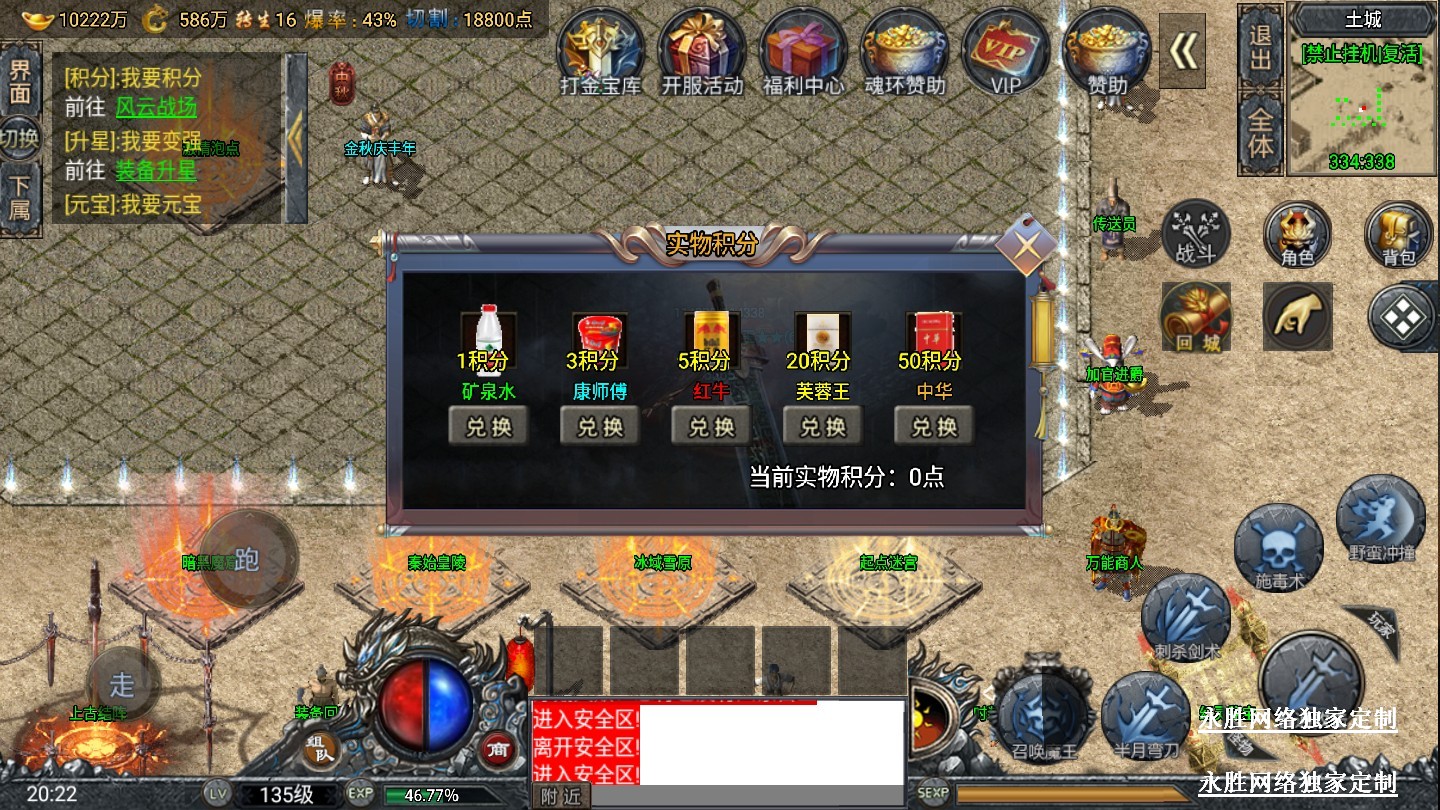This screenshot has height=810, width=1440.
Task: Redeem the 康师傅 noodles reward
Action: (x=600, y=427)
